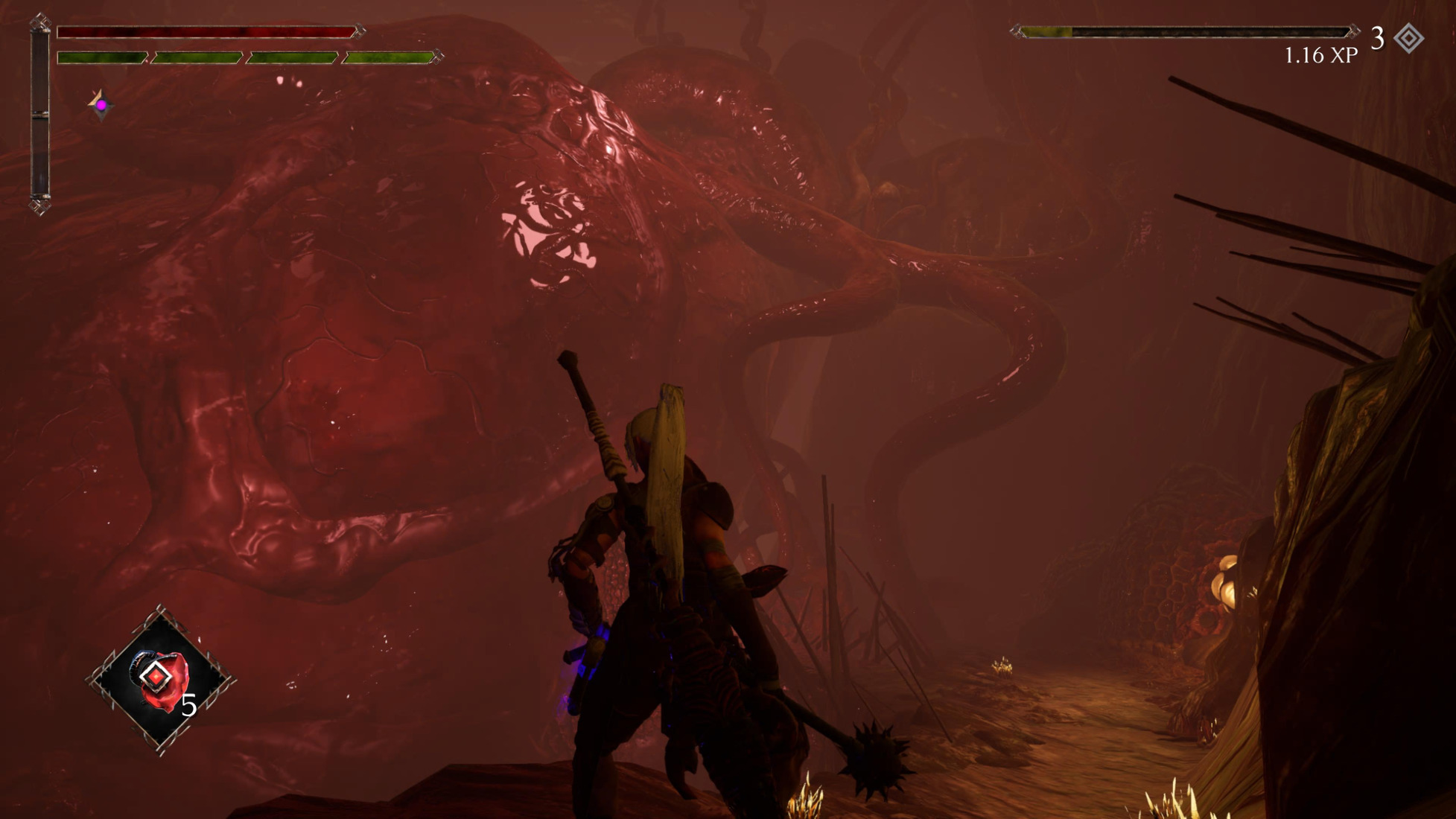Screen dimensions: 1456x819
Task: Click the purple star status icon
Action: pos(101,105)
